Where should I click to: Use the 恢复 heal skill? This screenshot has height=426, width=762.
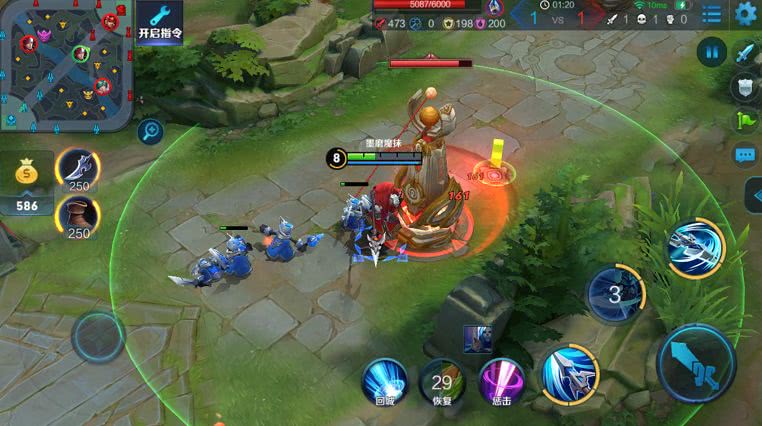click(442, 381)
